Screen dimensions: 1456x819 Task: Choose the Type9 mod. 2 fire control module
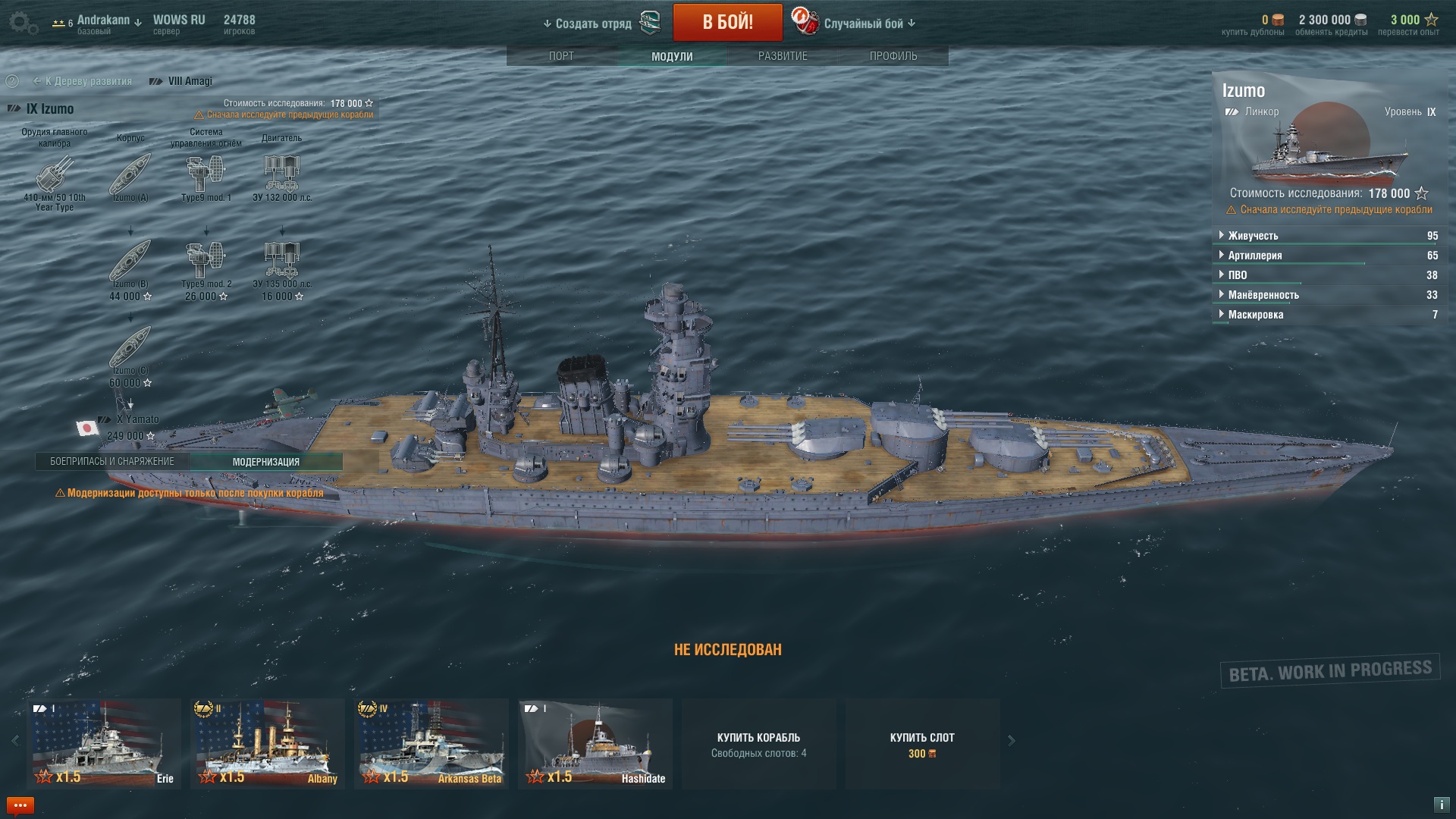click(x=206, y=262)
